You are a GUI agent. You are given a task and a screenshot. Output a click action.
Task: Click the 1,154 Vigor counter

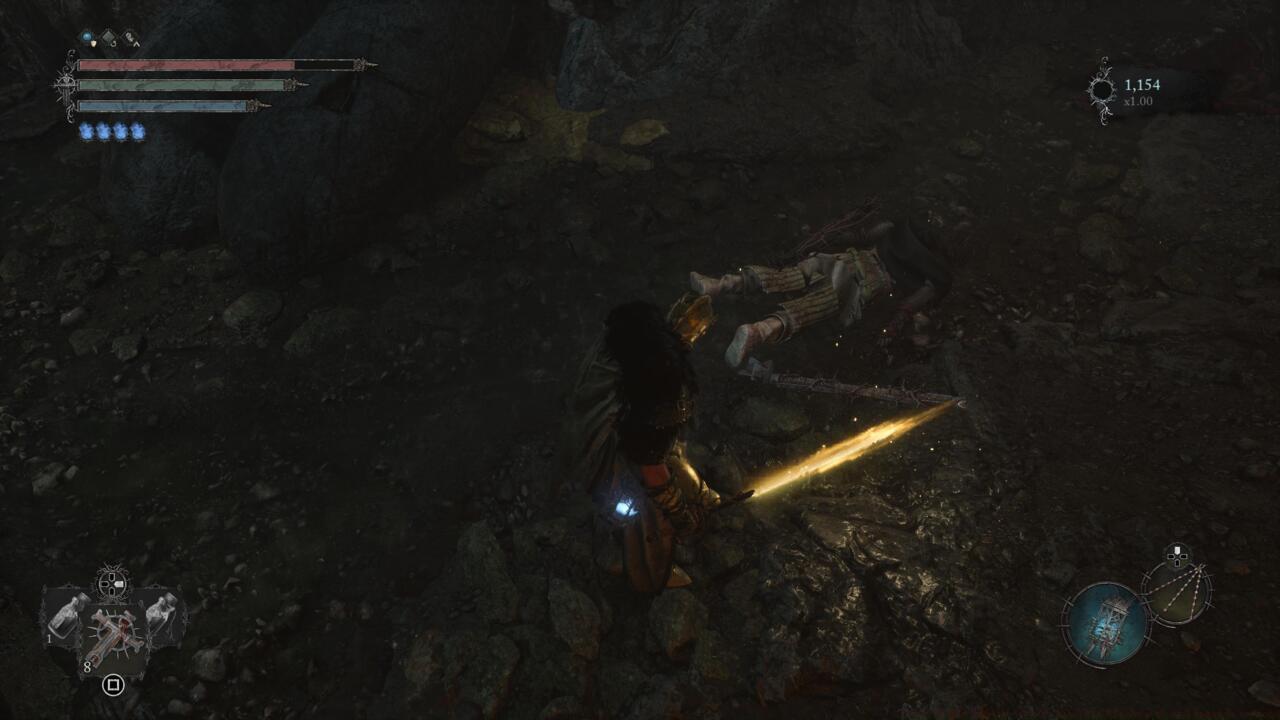pyautogui.click(x=1142, y=84)
